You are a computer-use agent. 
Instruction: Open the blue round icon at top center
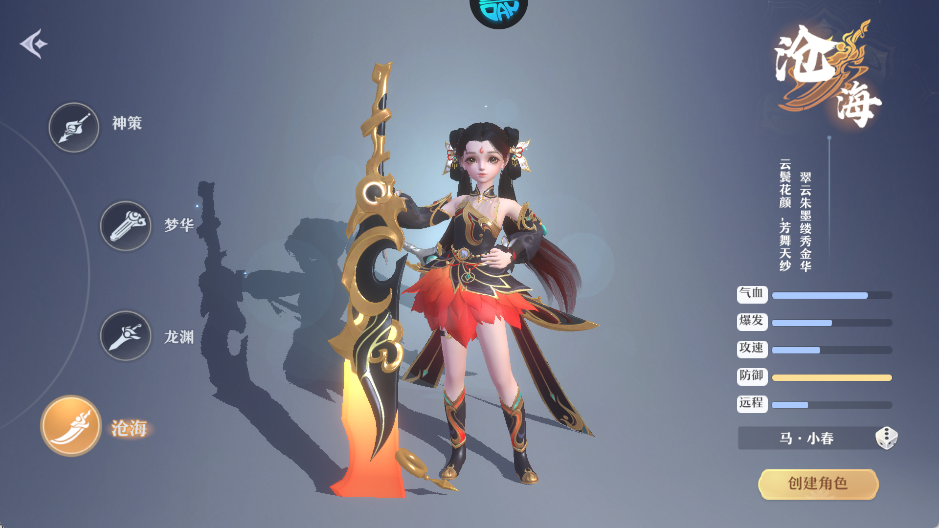[497, 12]
